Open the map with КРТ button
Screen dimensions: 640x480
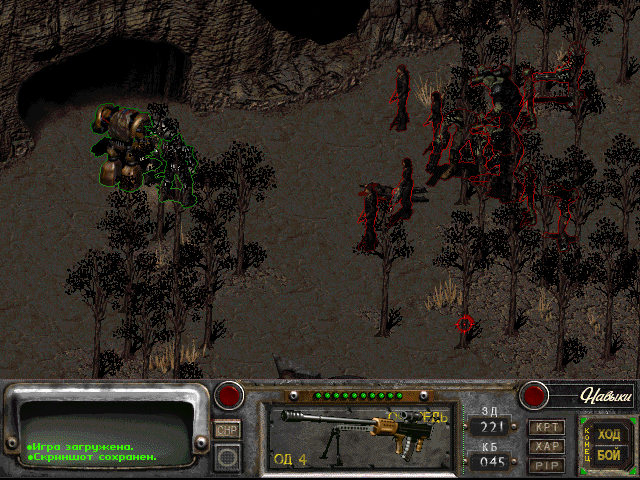(x=546, y=427)
